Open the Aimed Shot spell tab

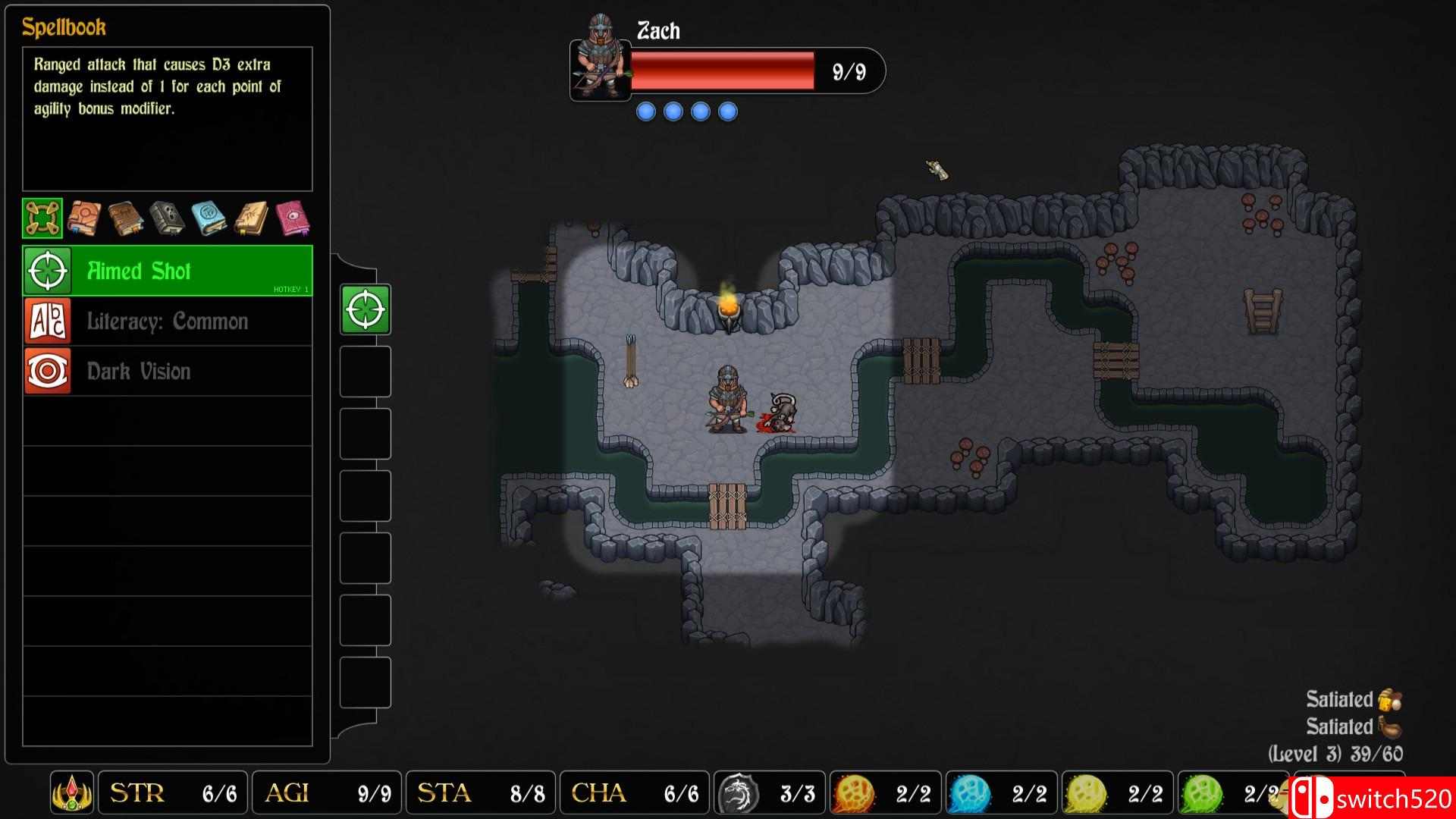(x=42, y=218)
